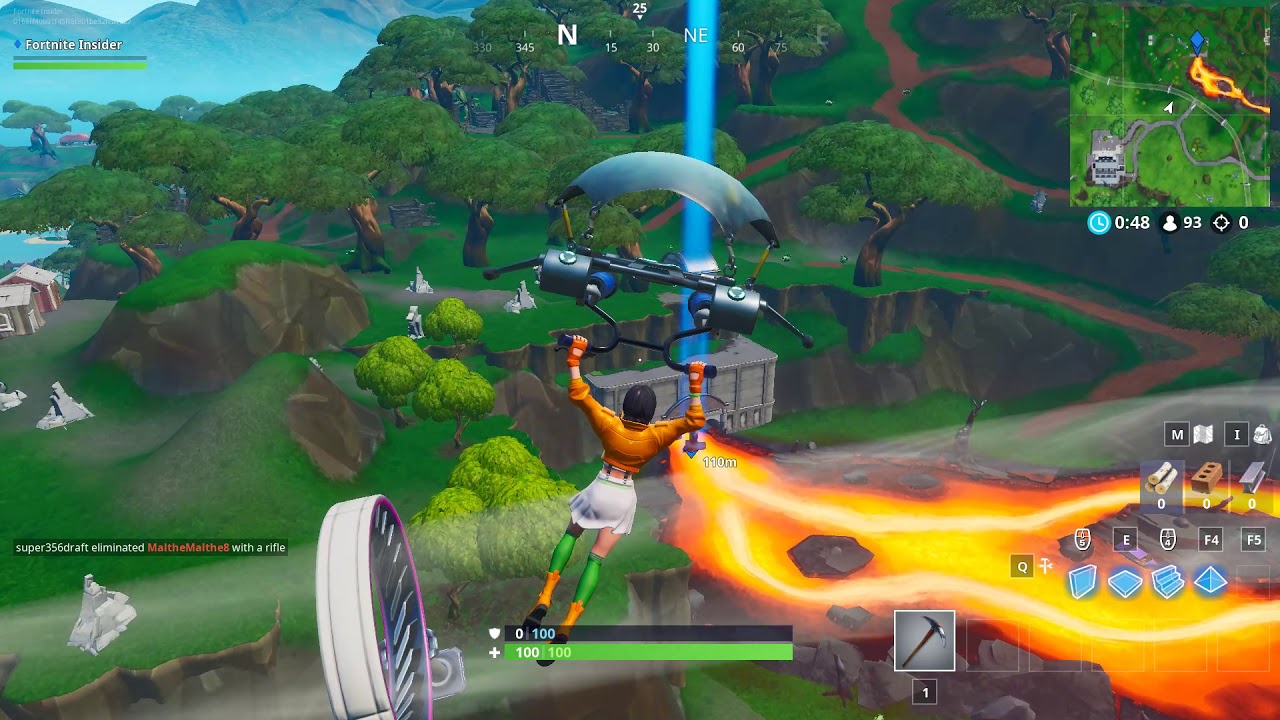Click the I inventory keybind button

pos(1239,433)
